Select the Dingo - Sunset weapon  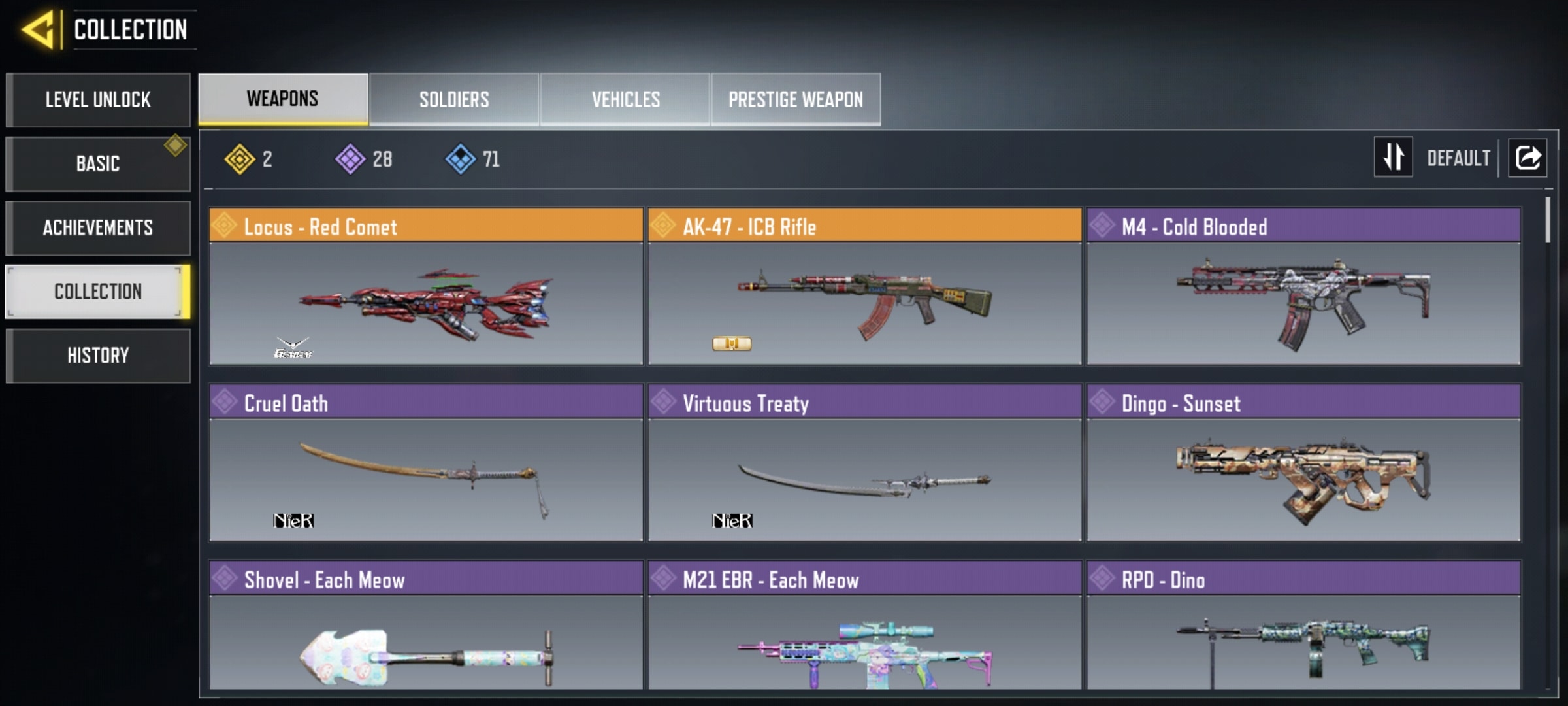(x=1303, y=463)
